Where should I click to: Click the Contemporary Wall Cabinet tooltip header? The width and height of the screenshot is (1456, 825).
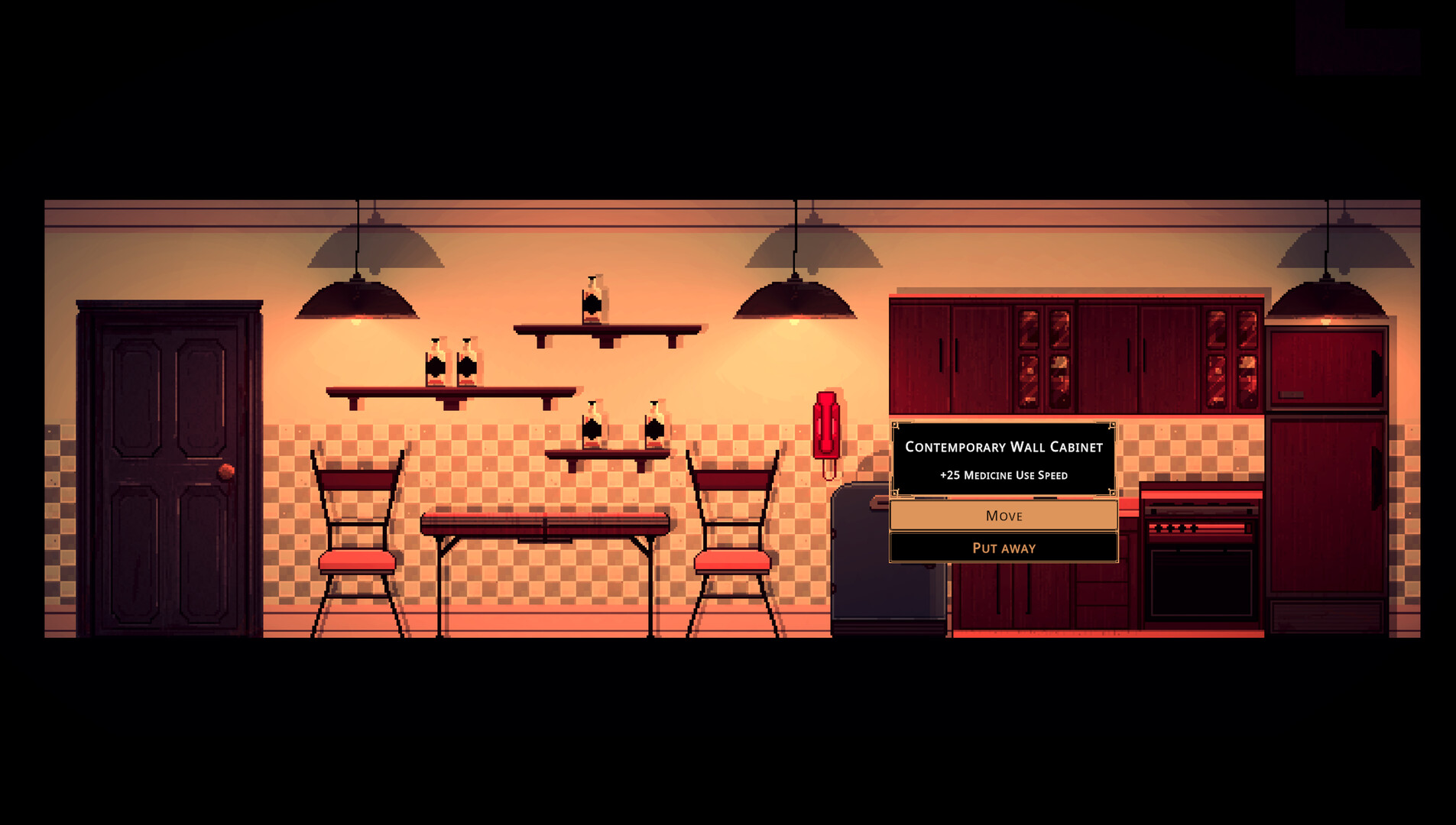1003,447
